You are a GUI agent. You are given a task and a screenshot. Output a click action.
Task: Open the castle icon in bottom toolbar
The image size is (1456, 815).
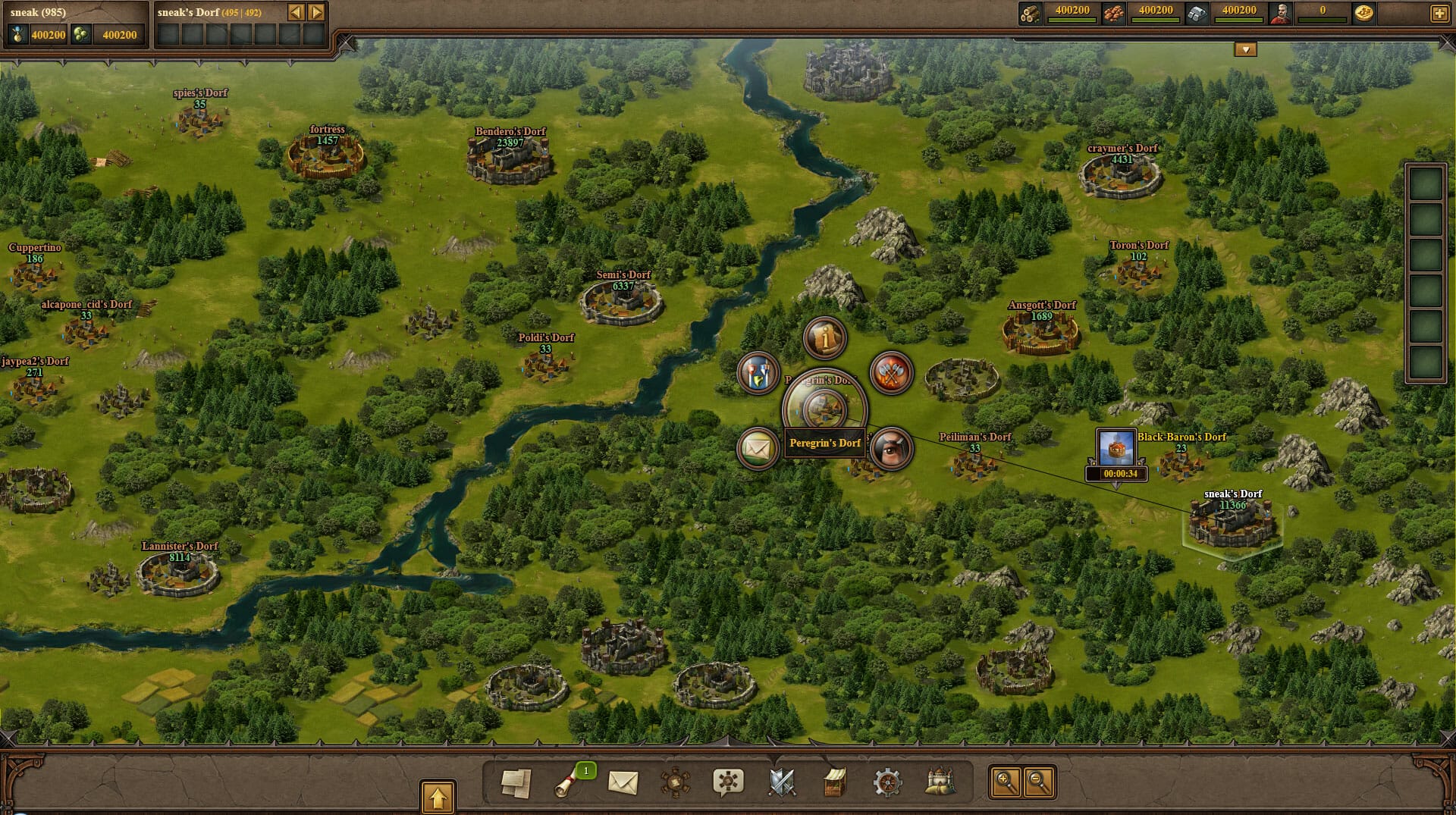(940, 782)
